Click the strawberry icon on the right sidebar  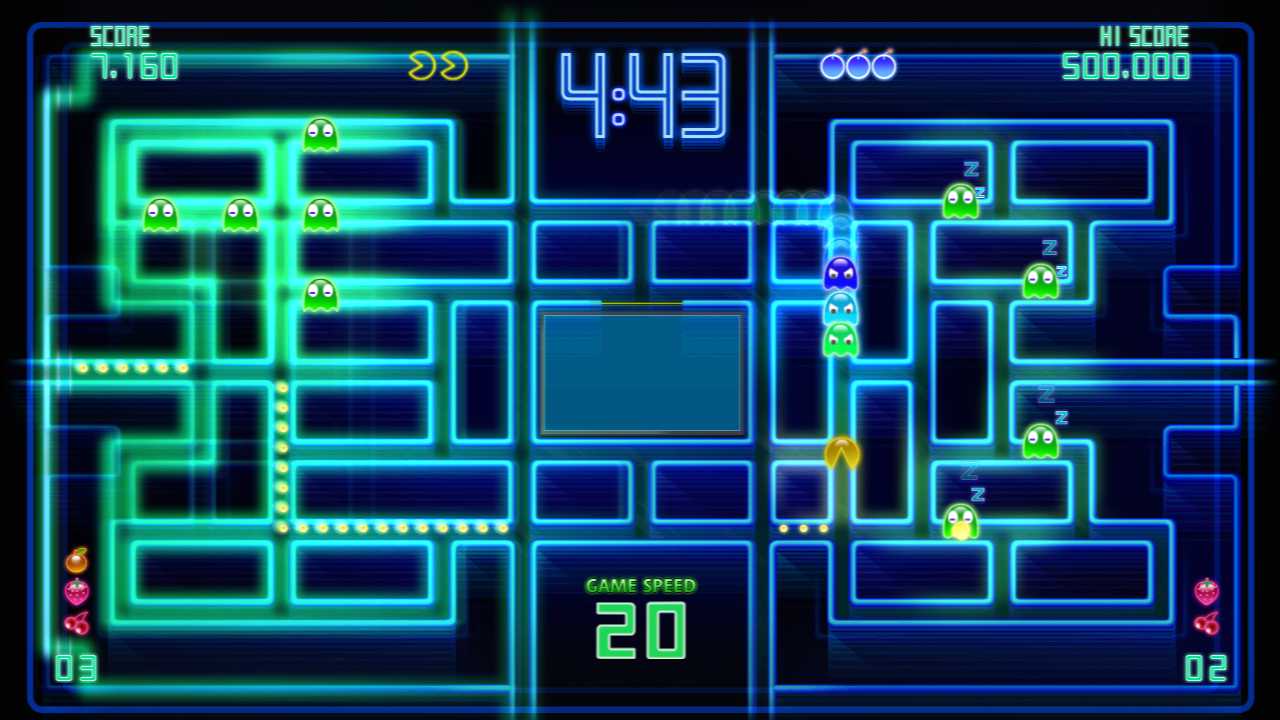click(x=1205, y=592)
